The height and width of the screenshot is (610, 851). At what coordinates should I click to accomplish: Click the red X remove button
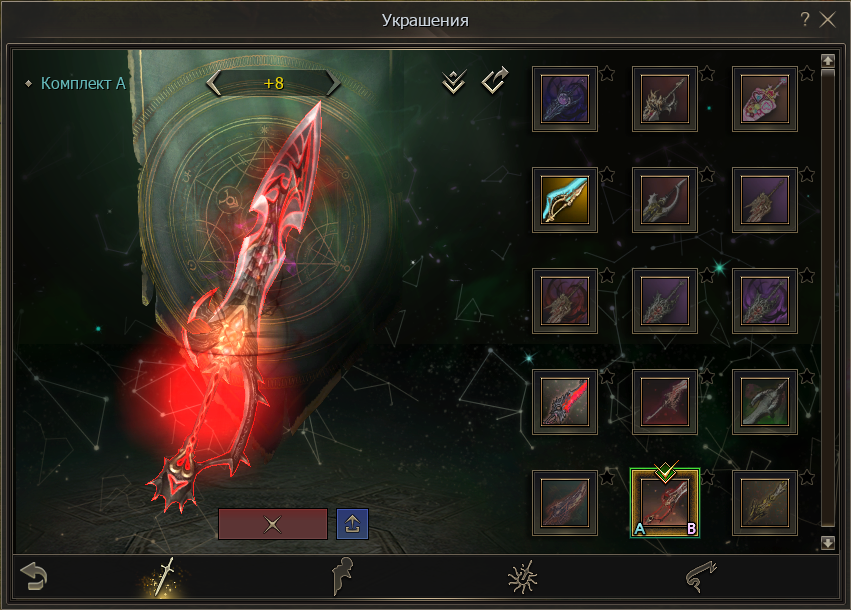click(272, 523)
